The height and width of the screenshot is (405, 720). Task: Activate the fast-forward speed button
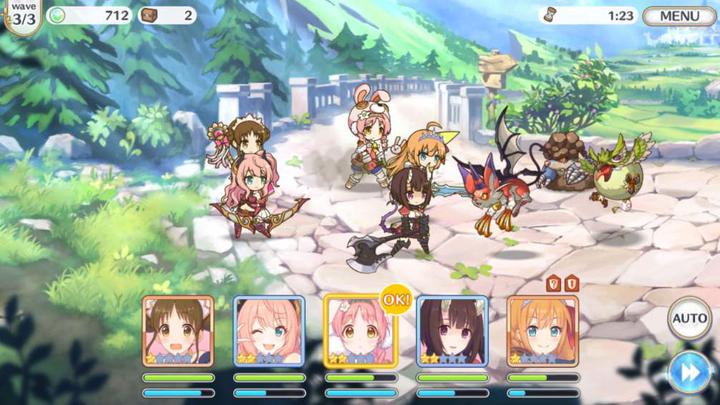pos(689,370)
